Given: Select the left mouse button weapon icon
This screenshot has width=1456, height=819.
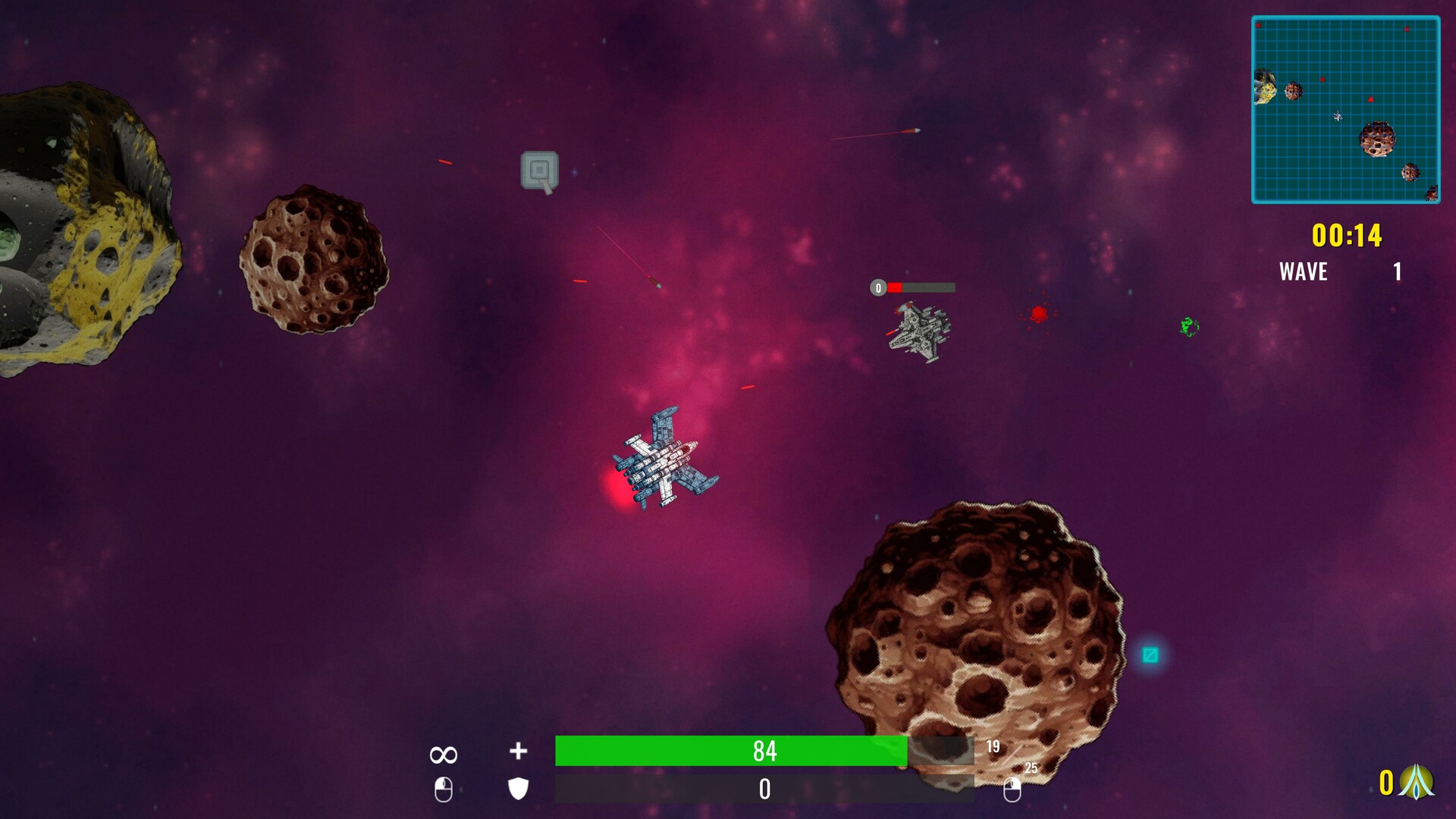Looking at the screenshot, I should tap(444, 789).
